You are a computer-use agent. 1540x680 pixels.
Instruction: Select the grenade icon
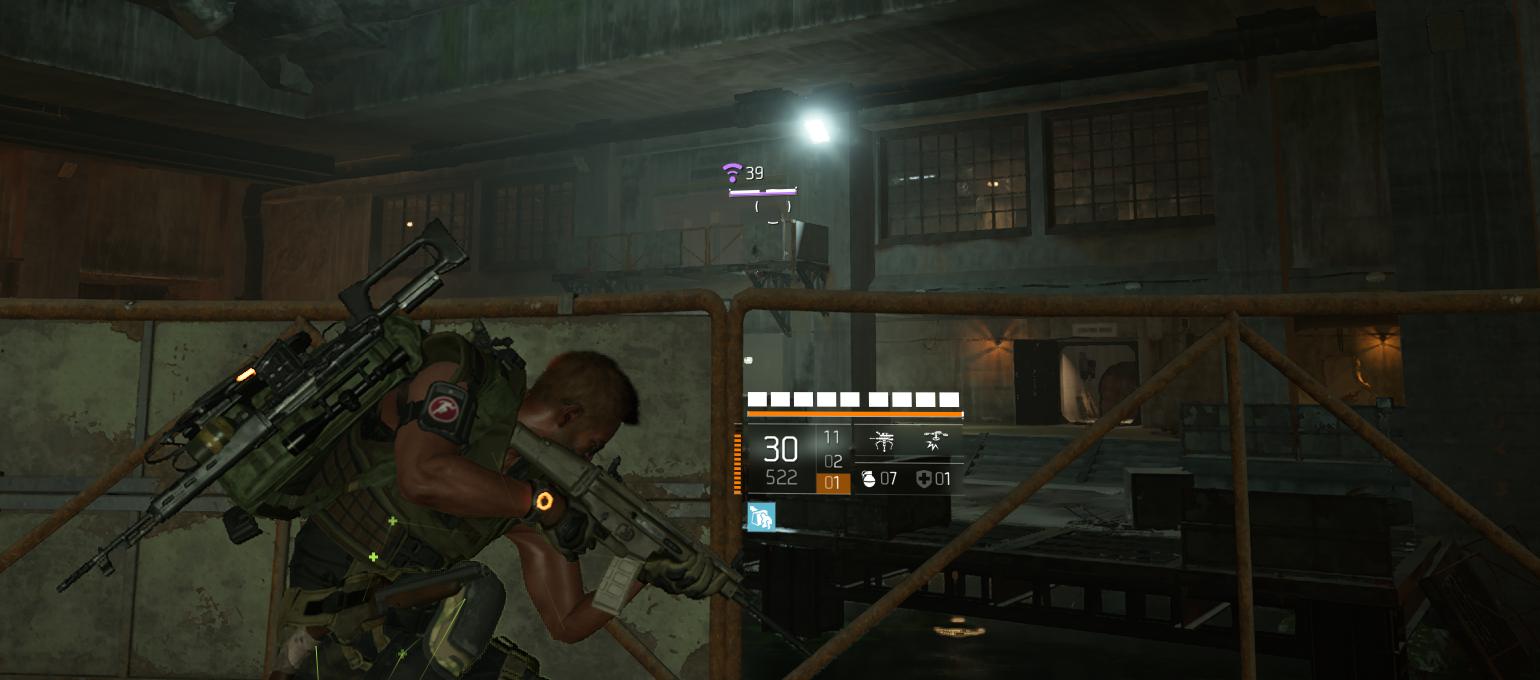[868, 479]
